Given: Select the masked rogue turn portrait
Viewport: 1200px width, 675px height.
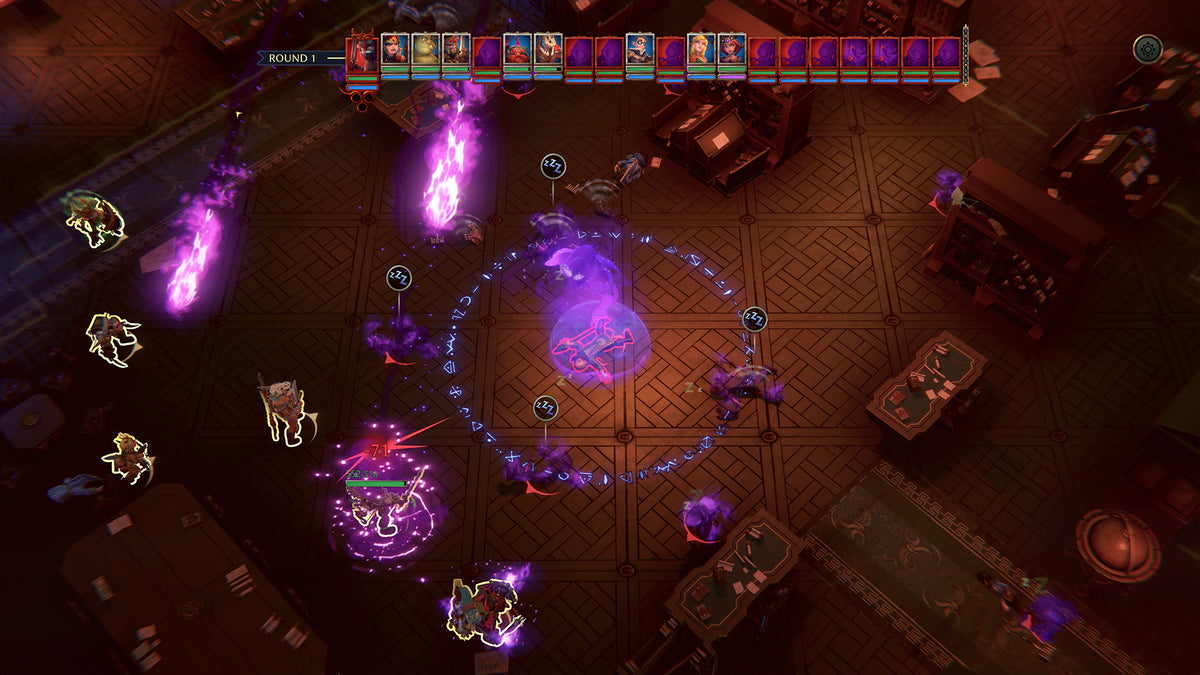Looking at the screenshot, I should [640, 49].
